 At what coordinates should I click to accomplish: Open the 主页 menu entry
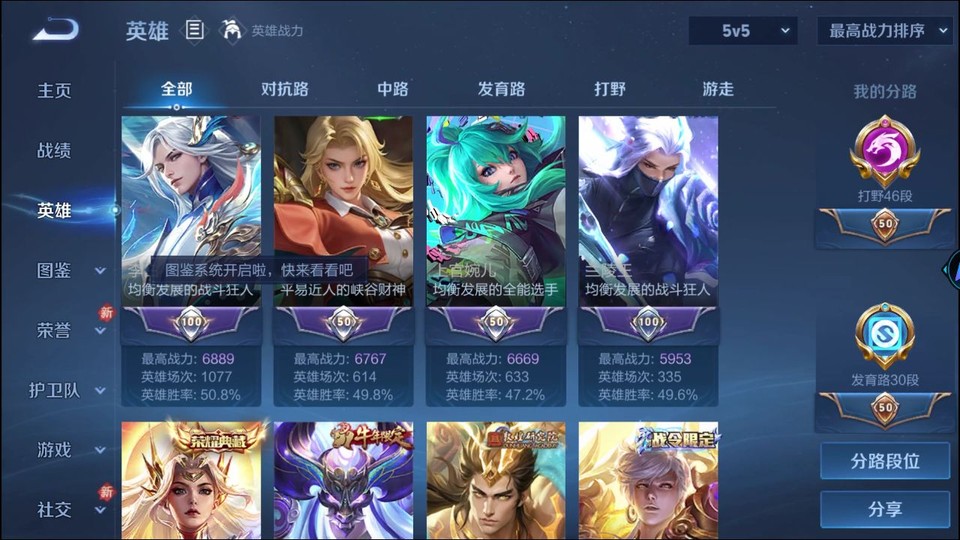point(55,91)
